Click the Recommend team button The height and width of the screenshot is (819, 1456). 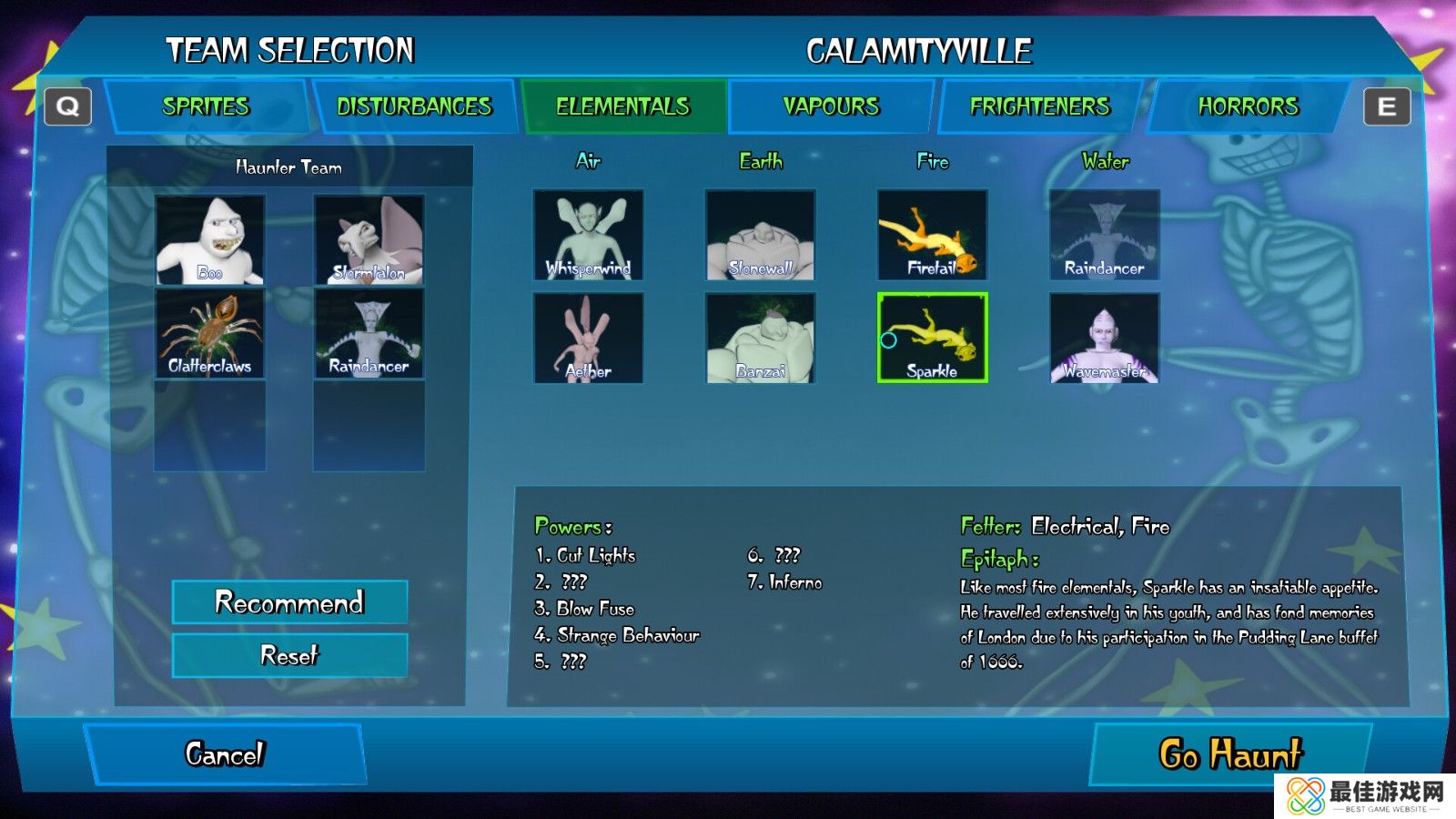pyautogui.click(x=289, y=602)
